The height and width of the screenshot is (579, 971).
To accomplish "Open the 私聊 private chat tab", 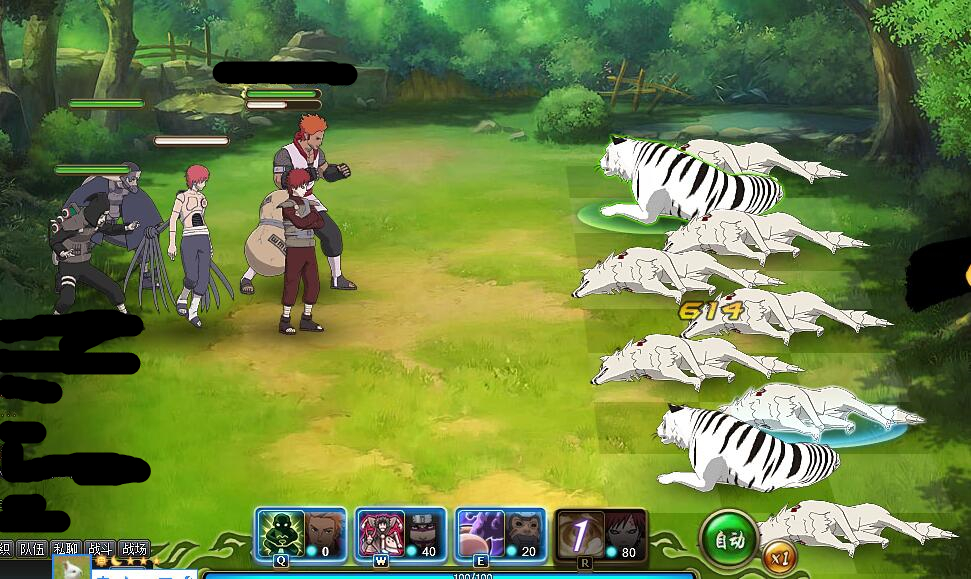I will point(66,548).
